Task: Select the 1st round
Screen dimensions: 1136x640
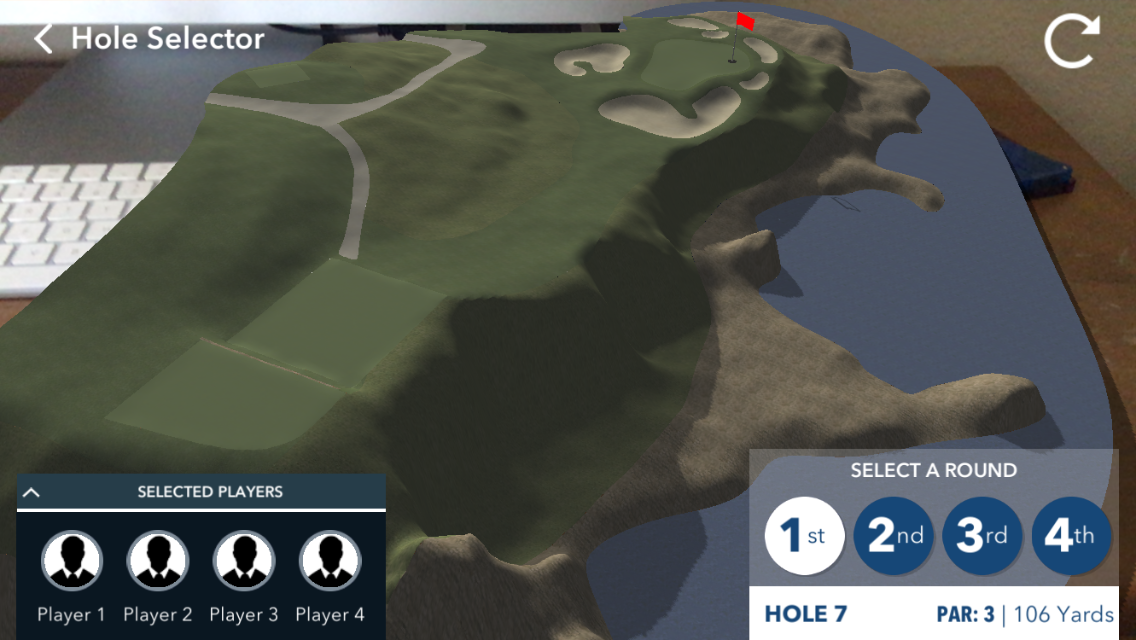Action: [x=805, y=536]
